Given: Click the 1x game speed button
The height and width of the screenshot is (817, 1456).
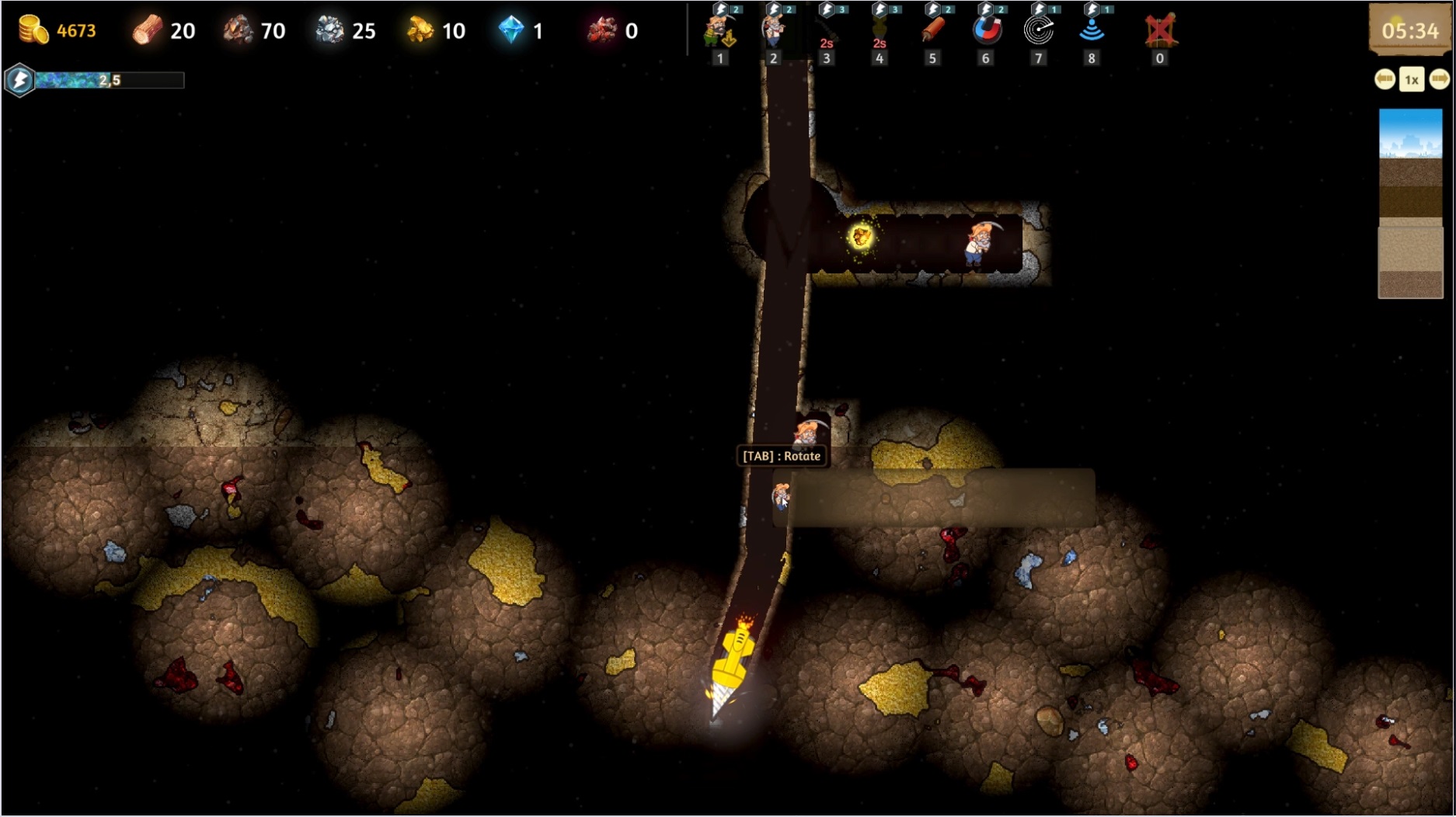Looking at the screenshot, I should point(1412,80).
